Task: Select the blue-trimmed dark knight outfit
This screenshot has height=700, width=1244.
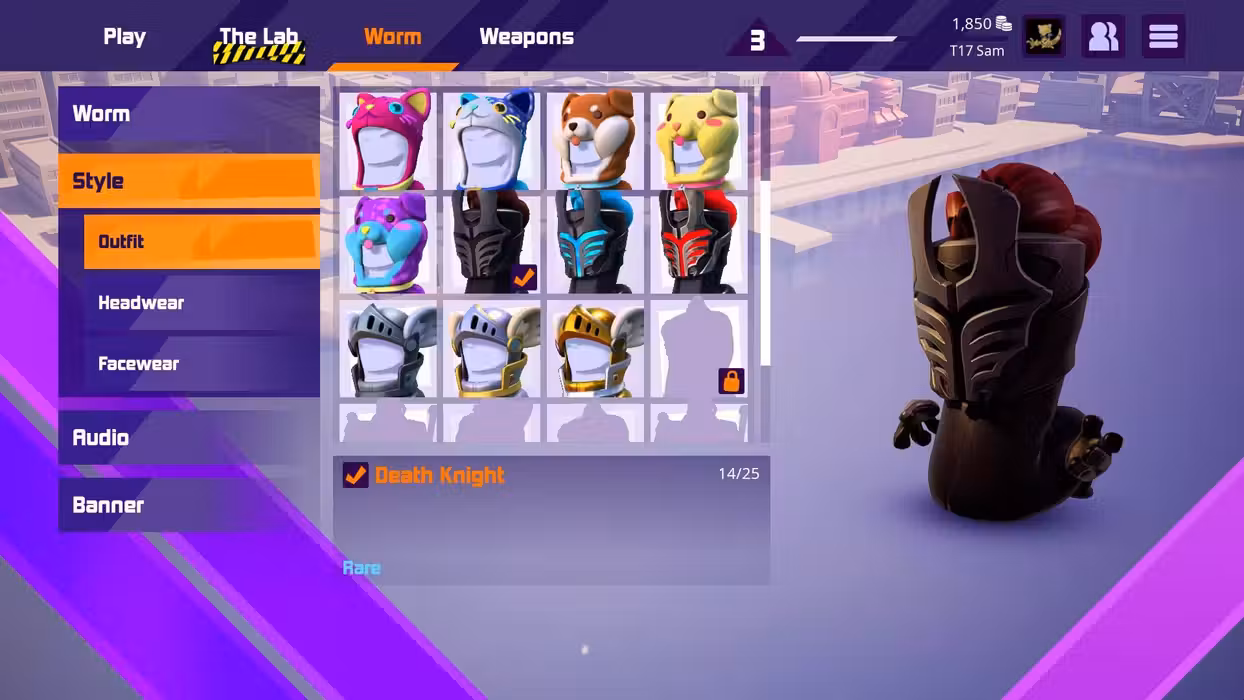Action: pos(595,244)
